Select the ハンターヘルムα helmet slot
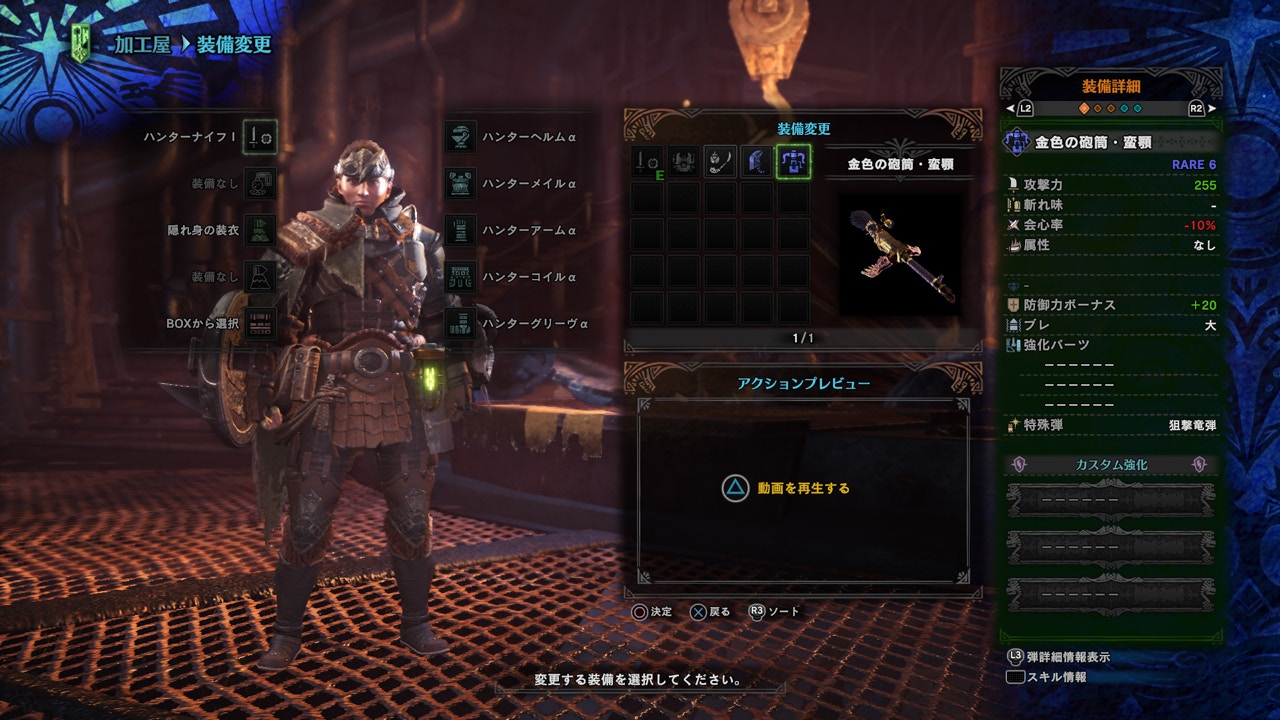Viewport: 1280px width, 720px height. point(460,137)
